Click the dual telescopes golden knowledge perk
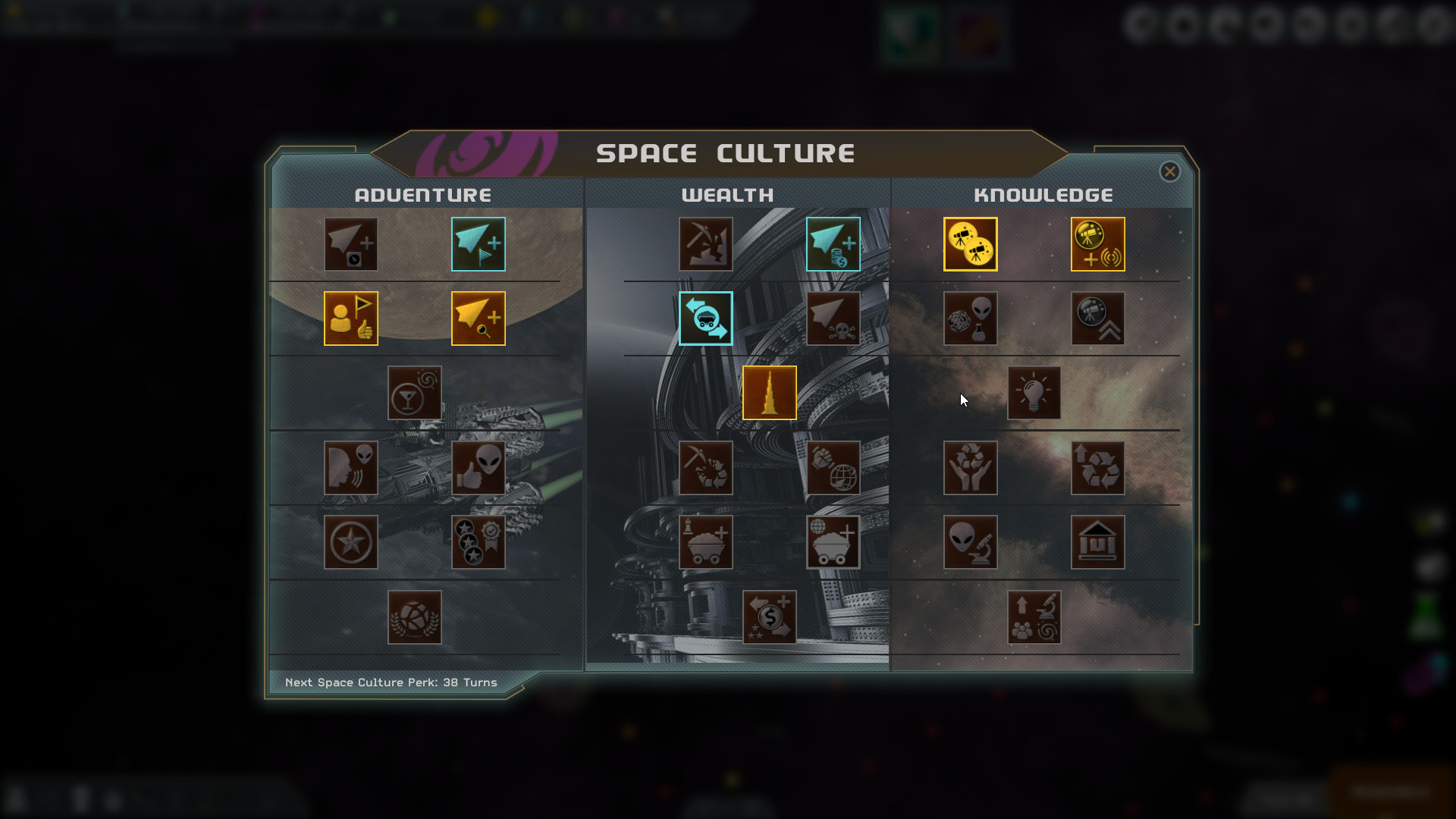 coord(971,243)
